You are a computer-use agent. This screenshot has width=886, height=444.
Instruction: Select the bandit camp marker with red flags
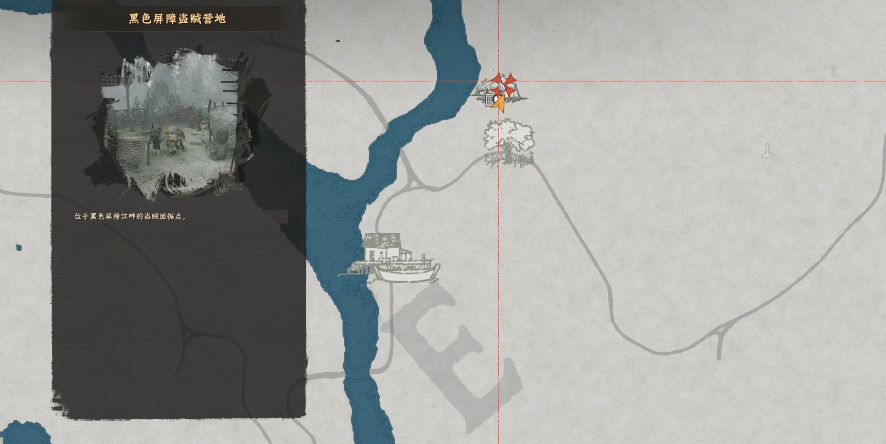500,91
